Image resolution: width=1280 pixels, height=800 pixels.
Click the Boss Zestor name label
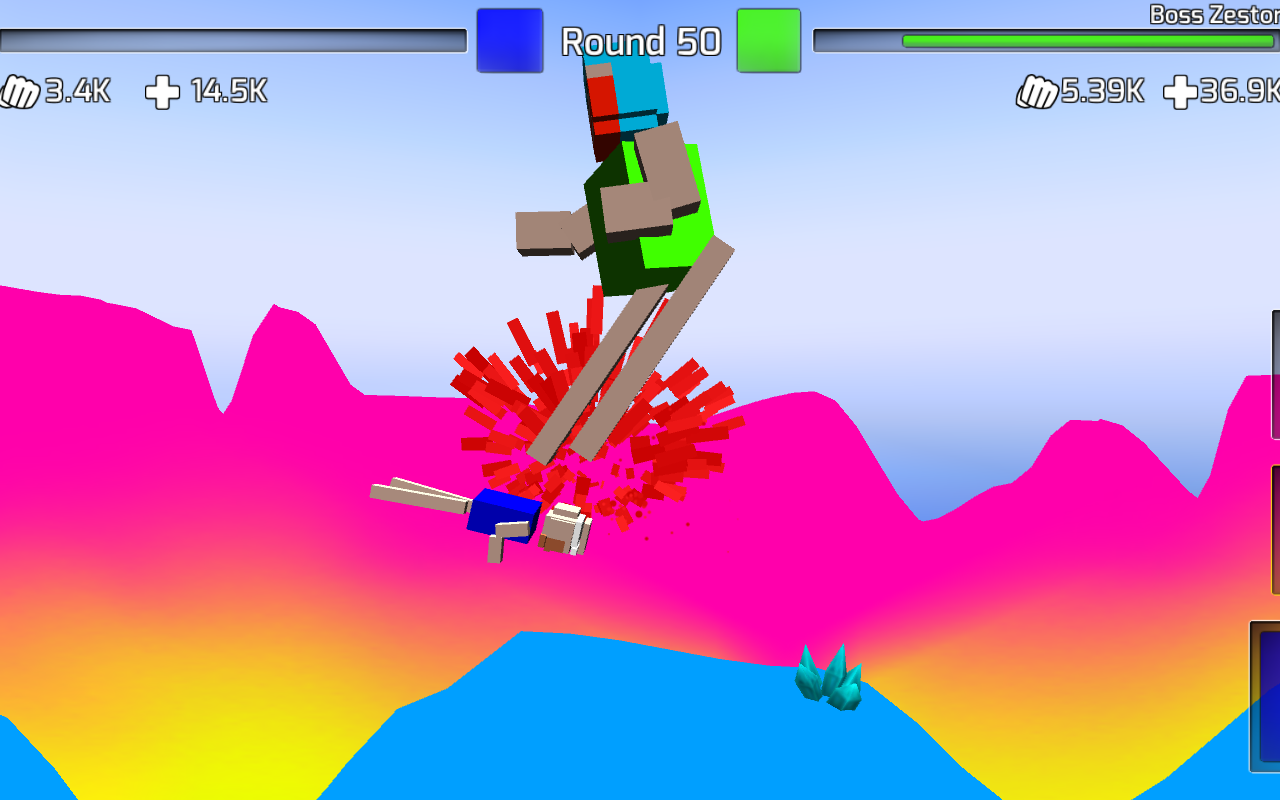(x=1215, y=14)
